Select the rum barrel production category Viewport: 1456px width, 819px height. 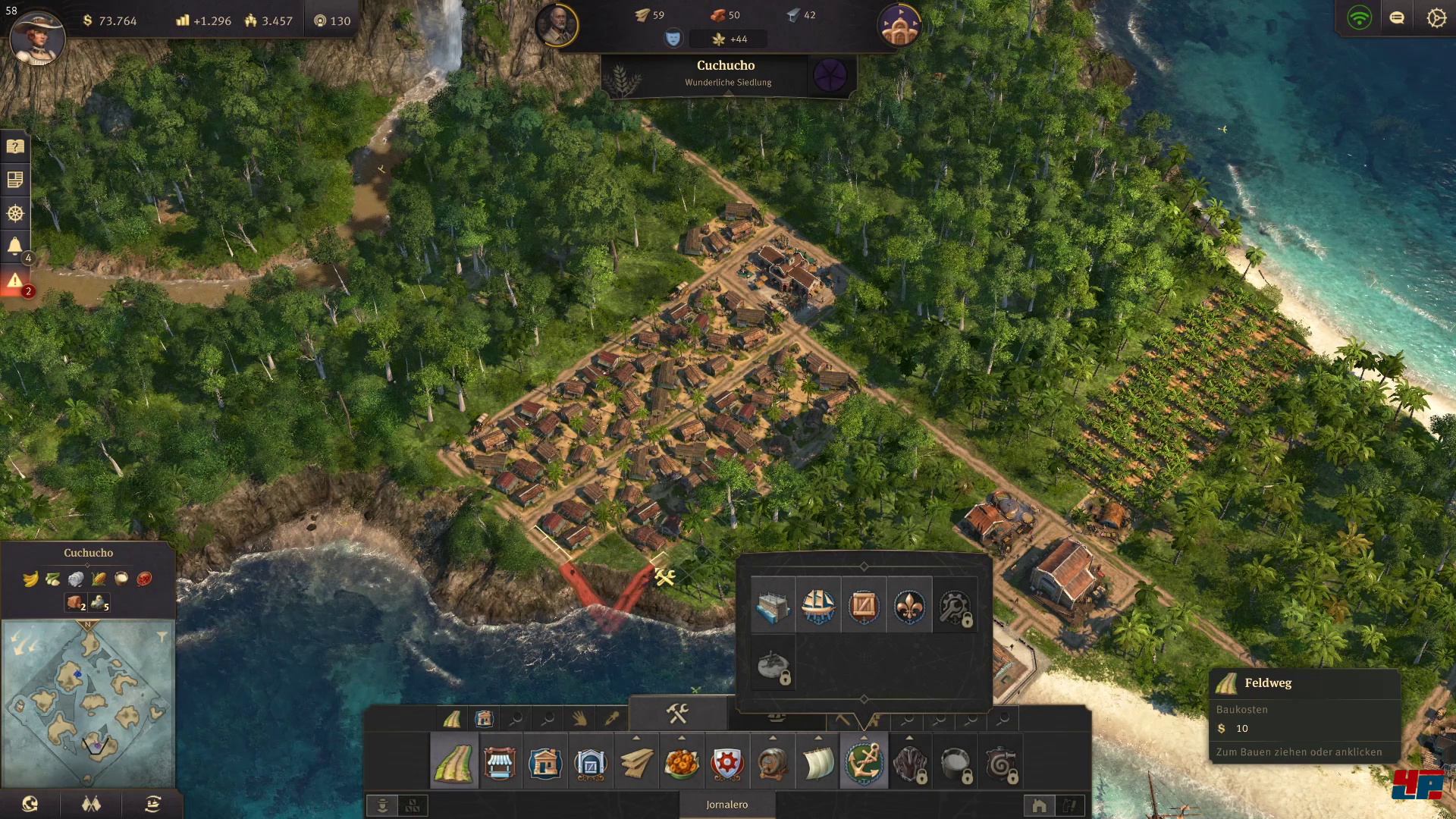point(772,762)
